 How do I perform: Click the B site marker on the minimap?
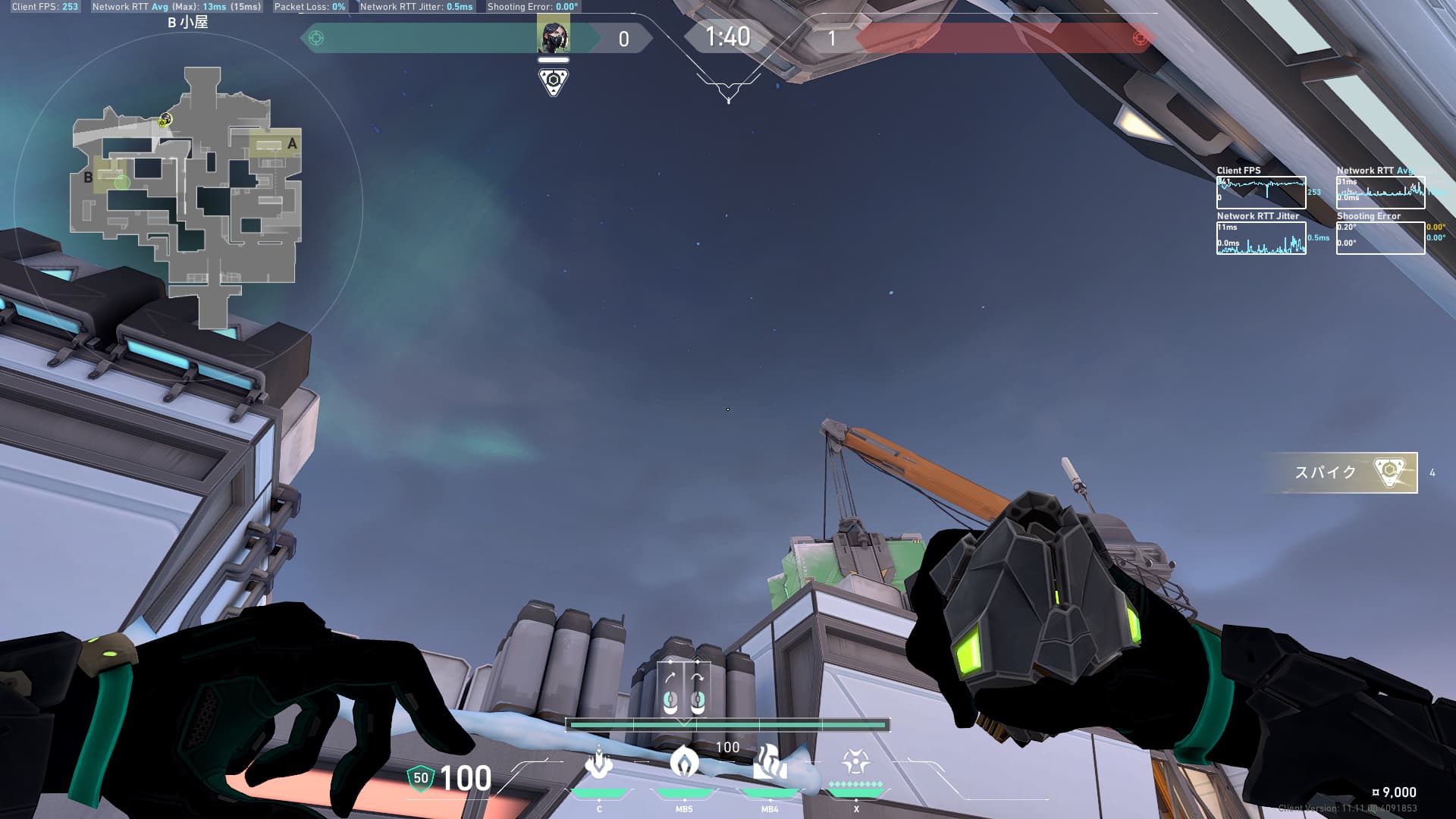pos(88,177)
